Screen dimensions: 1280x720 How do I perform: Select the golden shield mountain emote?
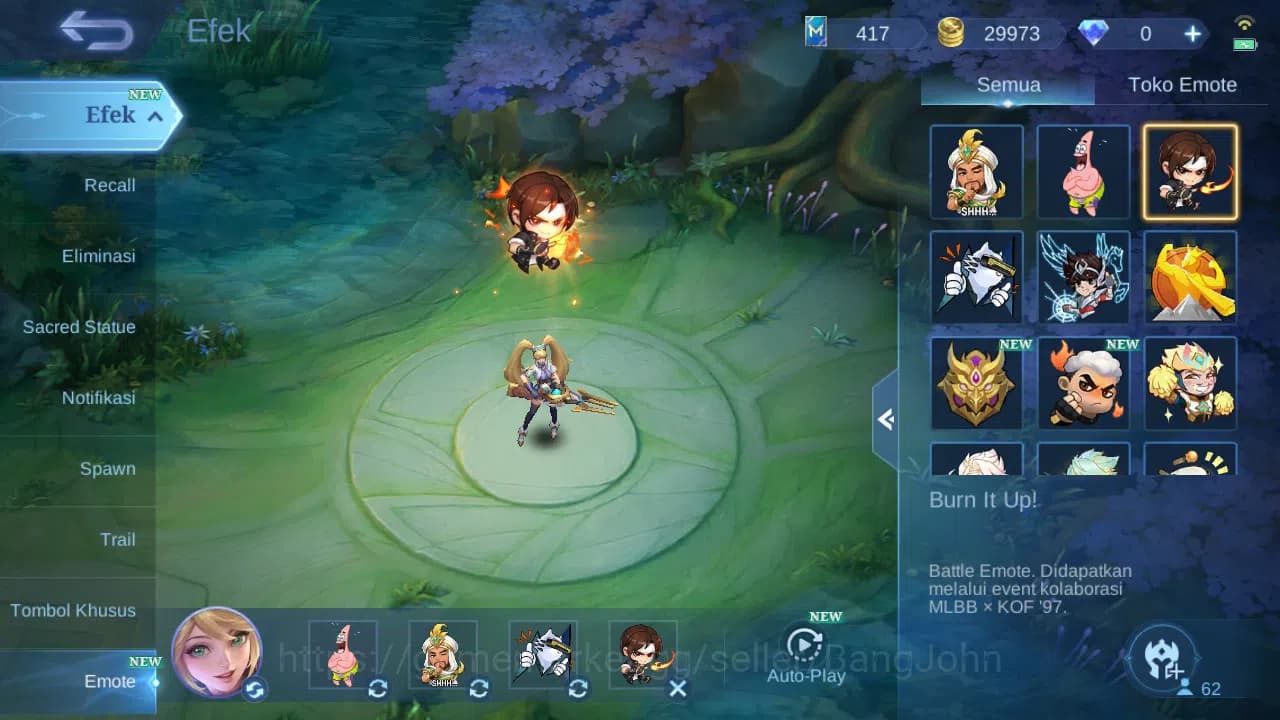1189,278
